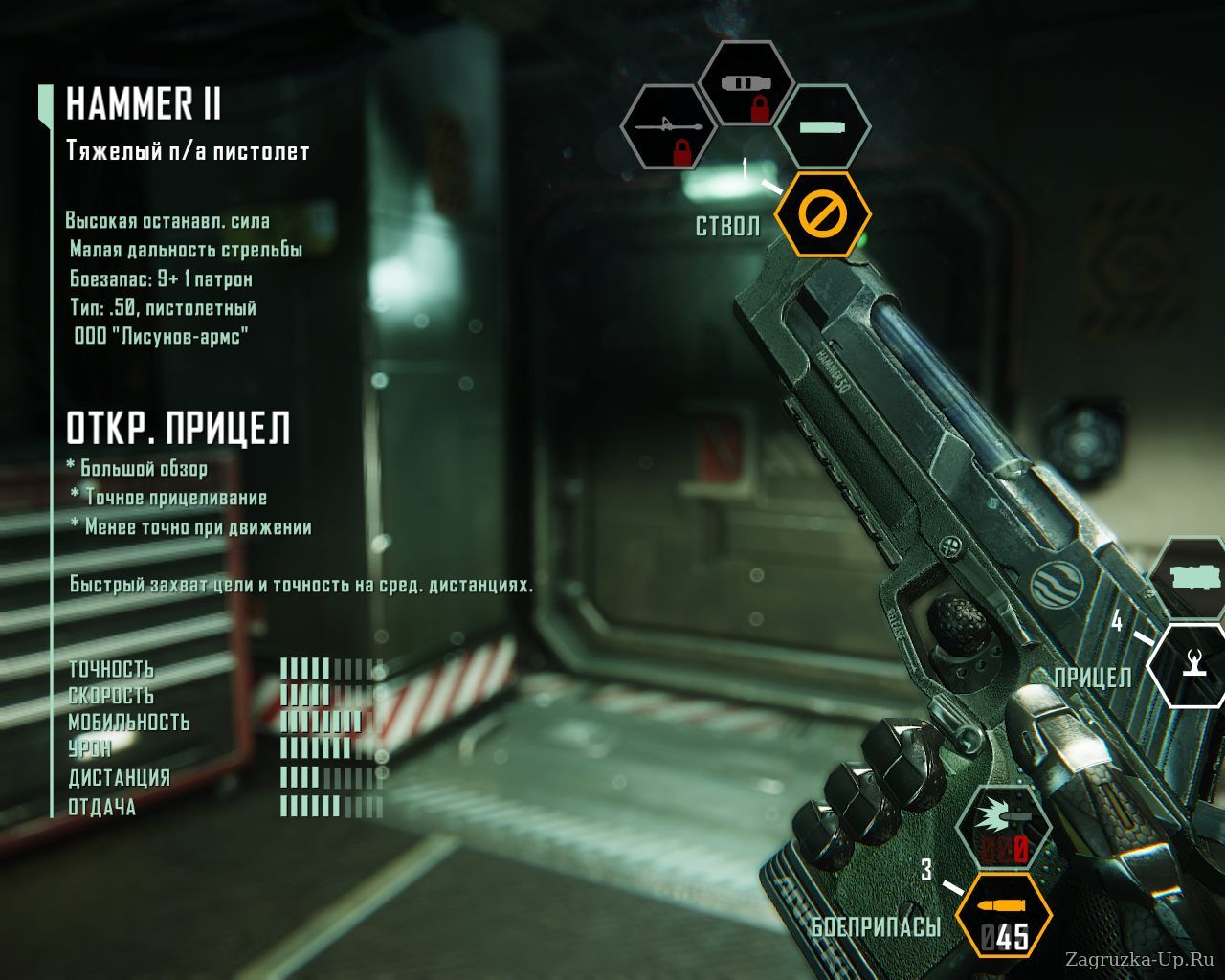This screenshot has width=1225, height=980.
Task: Select the no-barrel-attachment hexagon
Action: [x=821, y=213]
